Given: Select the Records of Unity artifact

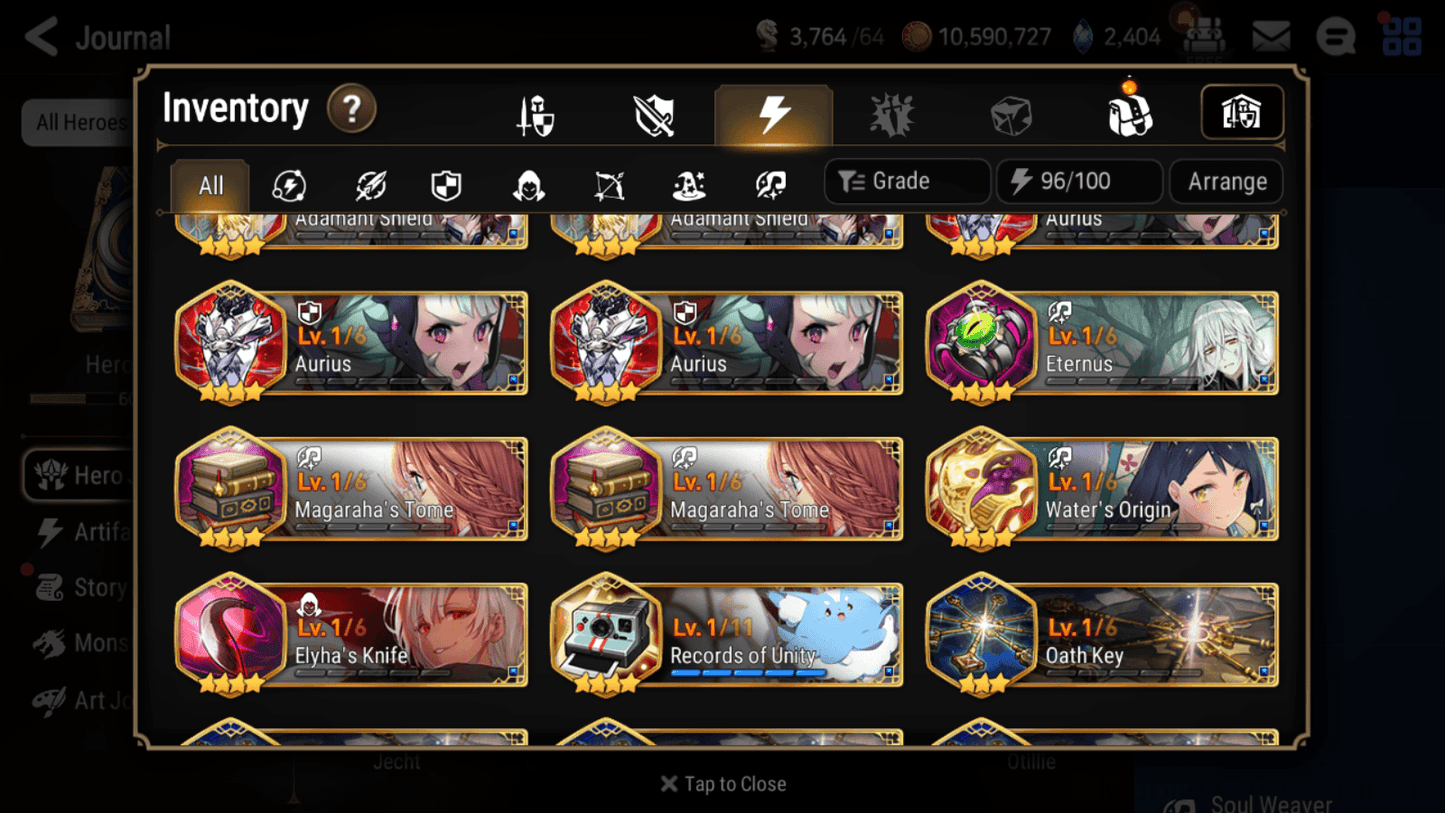Looking at the screenshot, I should (x=725, y=635).
